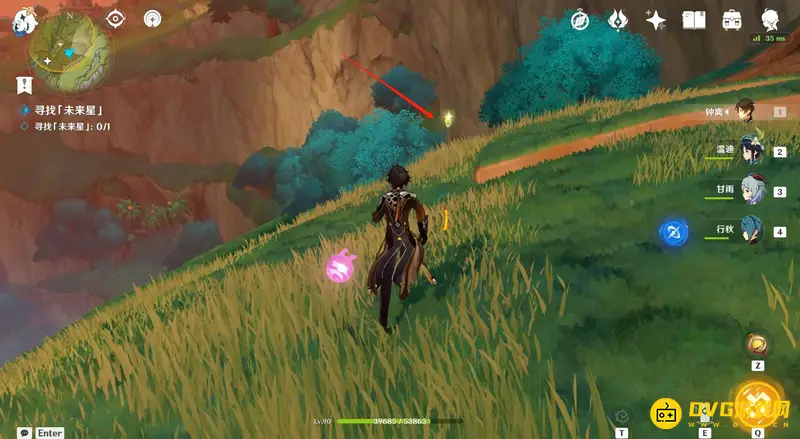Switch to party member 温迪
Screen dimensions: 800x439
tap(750, 150)
